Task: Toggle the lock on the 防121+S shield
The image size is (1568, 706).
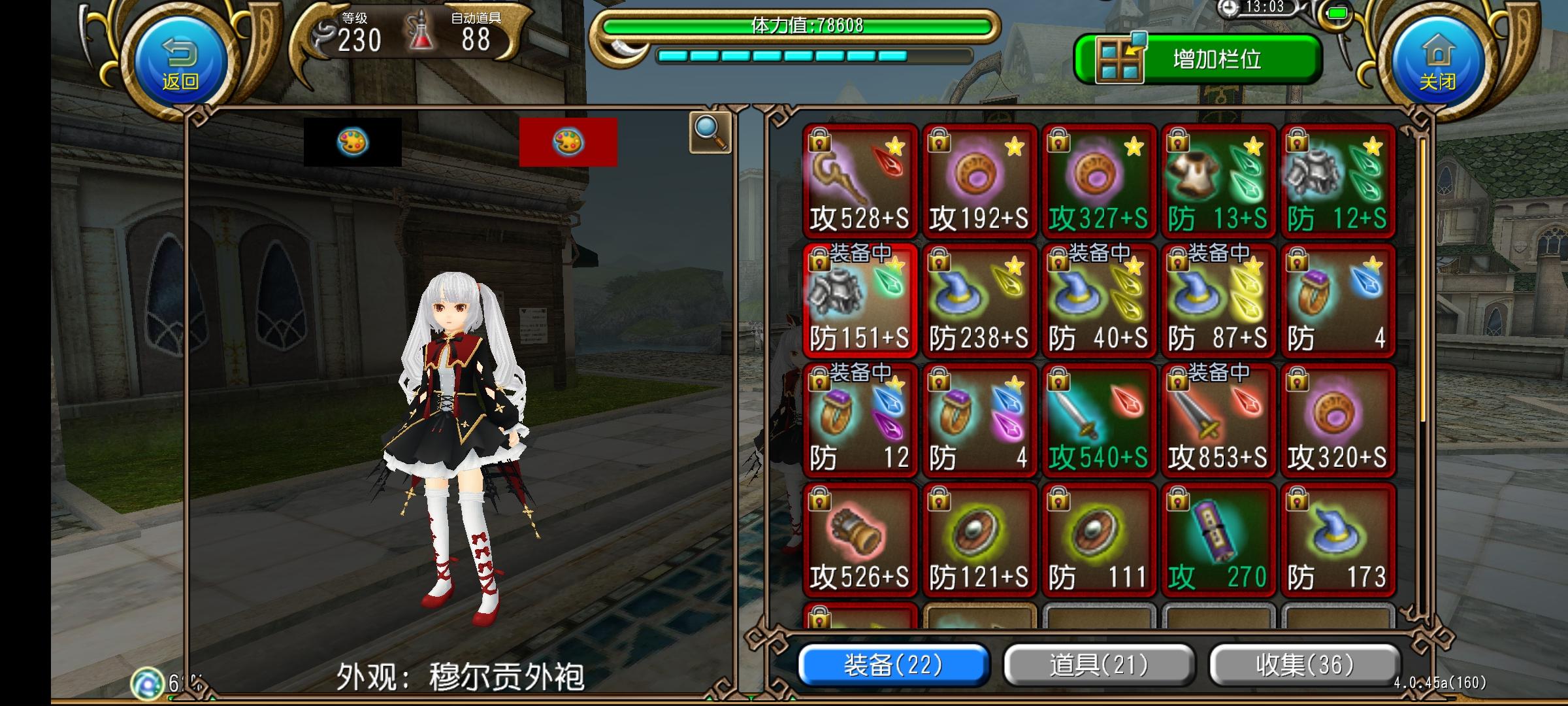Action: [x=938, y=500]
